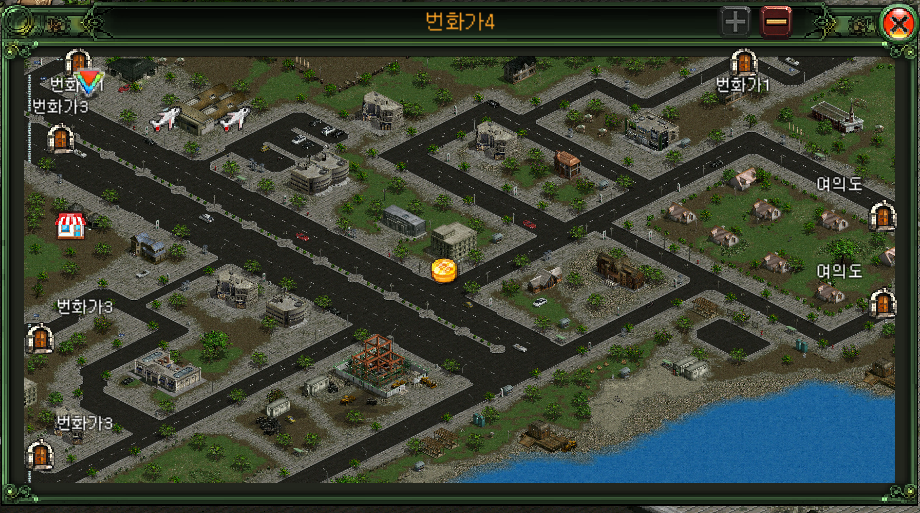920x513 pixels.
Task: Pick the lower 여의도 portal door
Action: click(x=882, y=302)
